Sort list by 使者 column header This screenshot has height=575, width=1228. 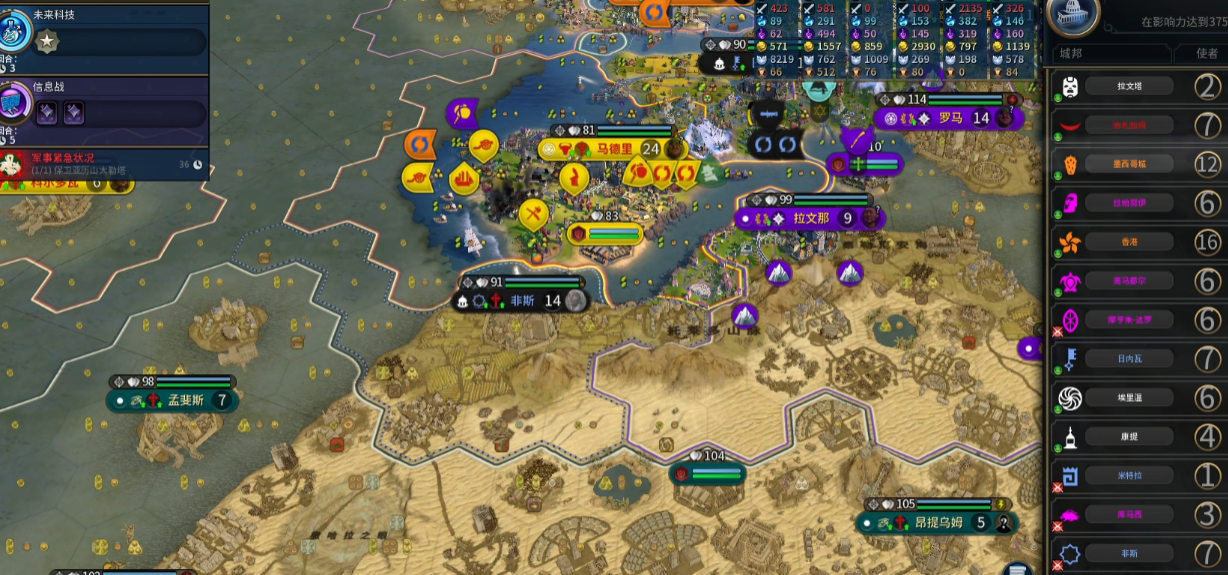(1207, 53)
